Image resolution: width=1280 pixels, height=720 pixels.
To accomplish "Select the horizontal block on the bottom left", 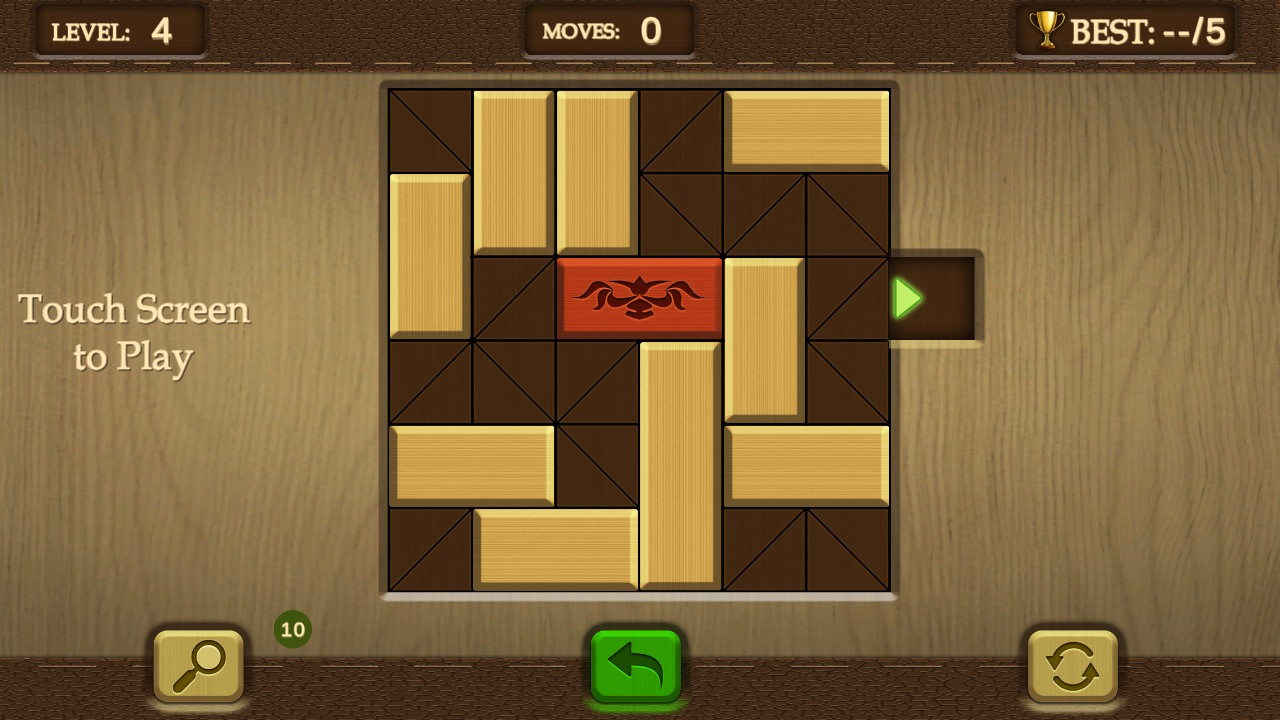I will (x=470, y=465).
